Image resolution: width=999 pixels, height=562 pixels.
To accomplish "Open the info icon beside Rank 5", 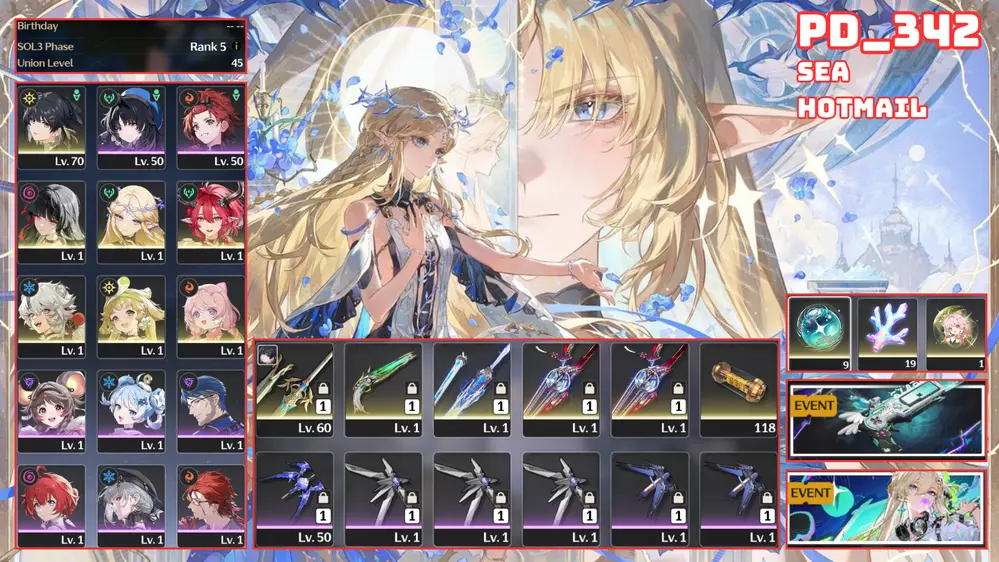I will pos(236,46).
